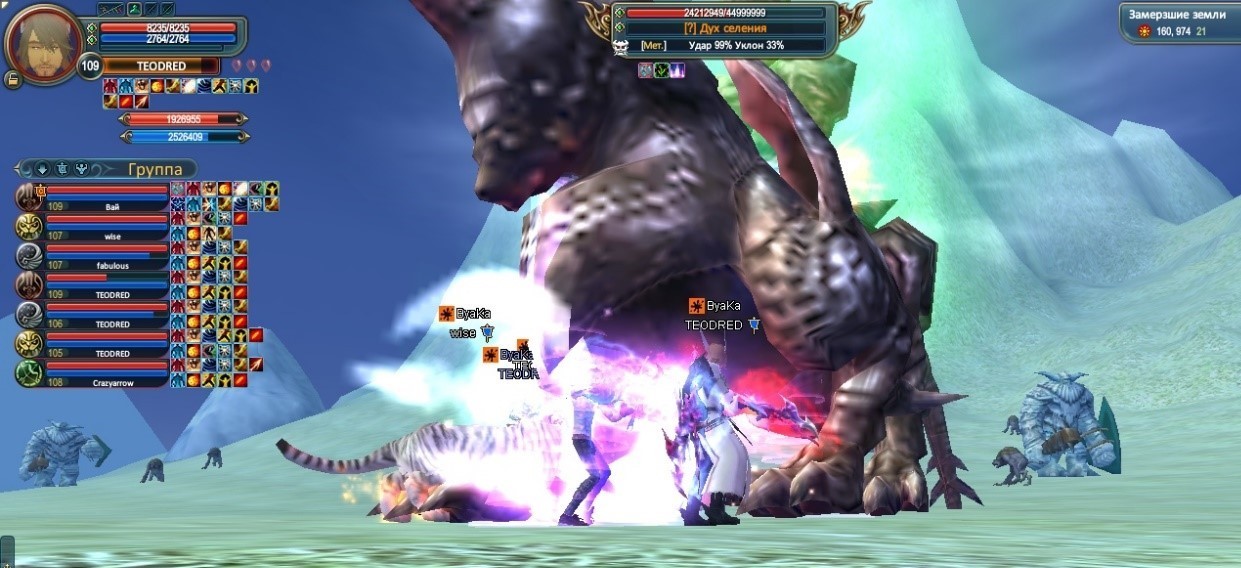Select party member Вай

coord(110,198)
